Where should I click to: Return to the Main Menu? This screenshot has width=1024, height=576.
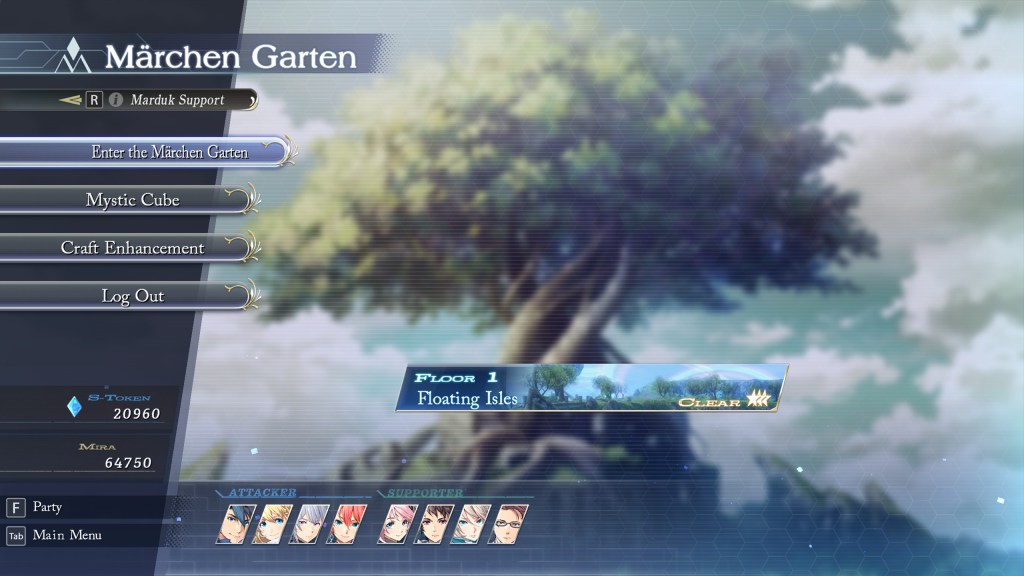(x=66, y=535)
